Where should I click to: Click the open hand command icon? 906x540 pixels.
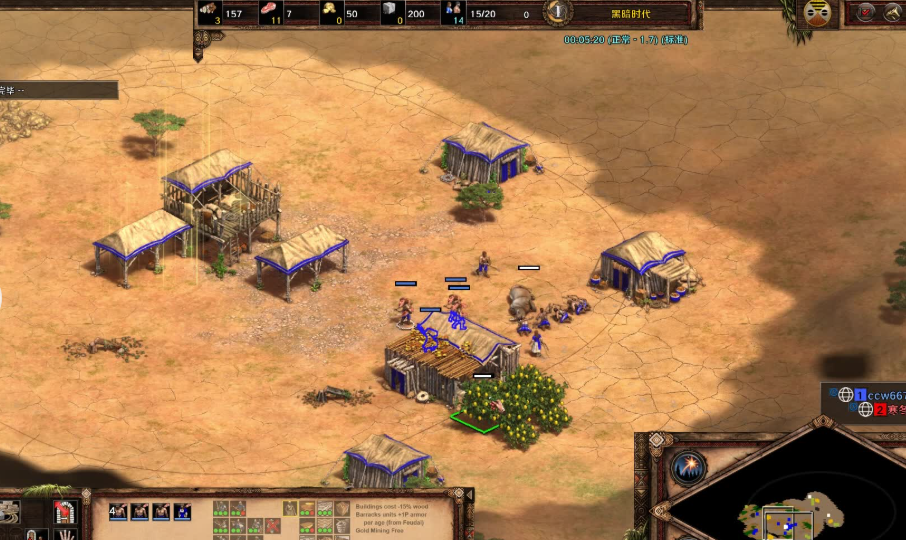coord(66,534)
